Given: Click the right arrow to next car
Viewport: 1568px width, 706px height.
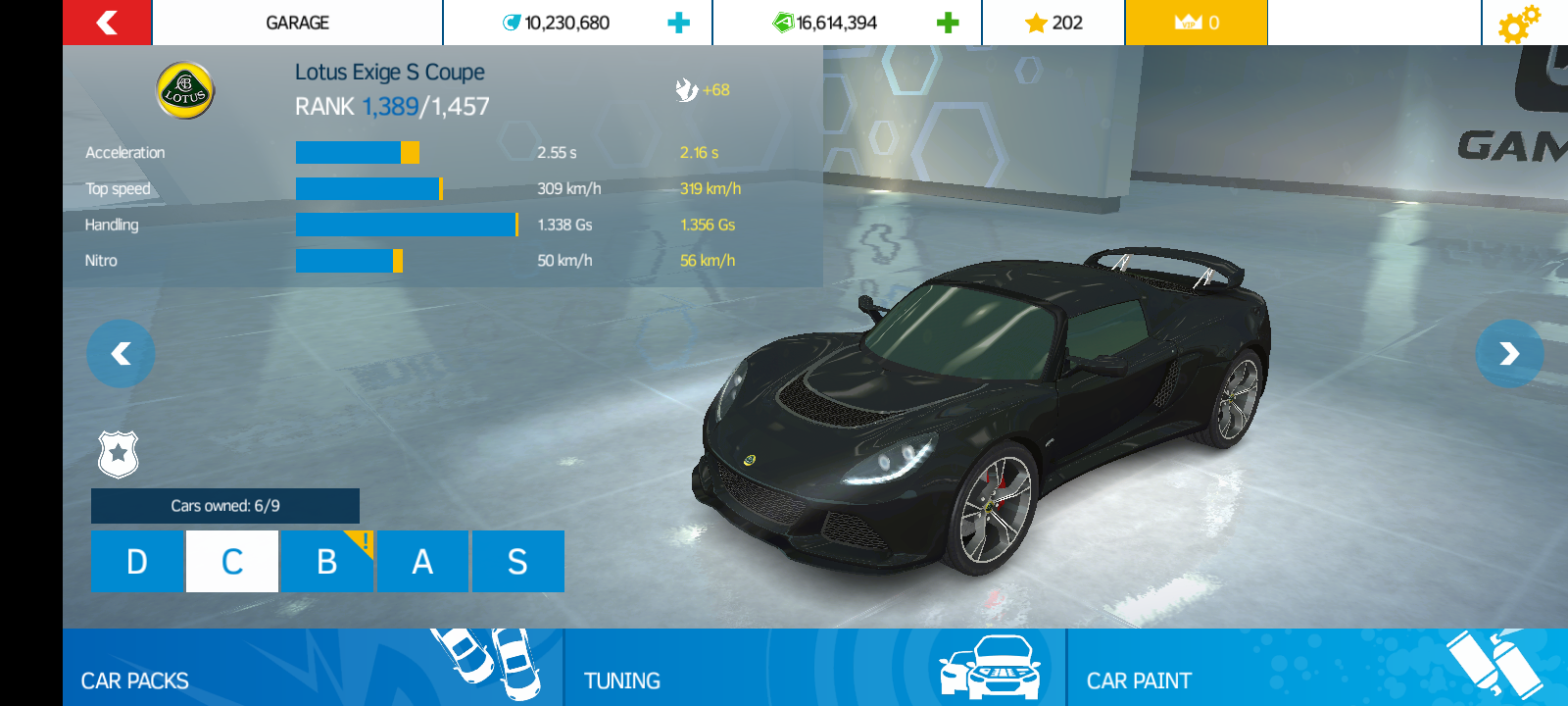Looking at the screenshot, I should pos(1509,354).
